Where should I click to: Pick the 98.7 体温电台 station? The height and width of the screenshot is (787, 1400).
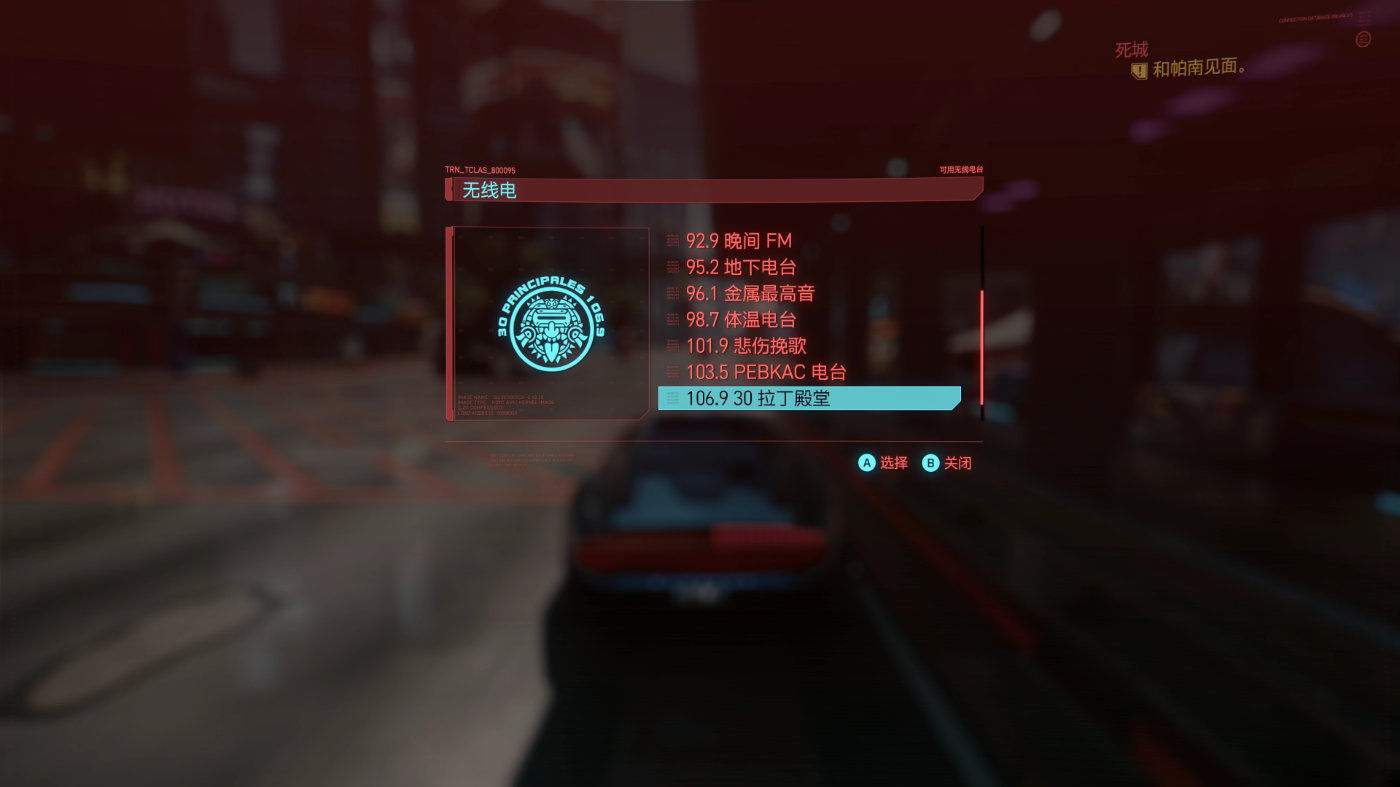[x=740, y=320]
